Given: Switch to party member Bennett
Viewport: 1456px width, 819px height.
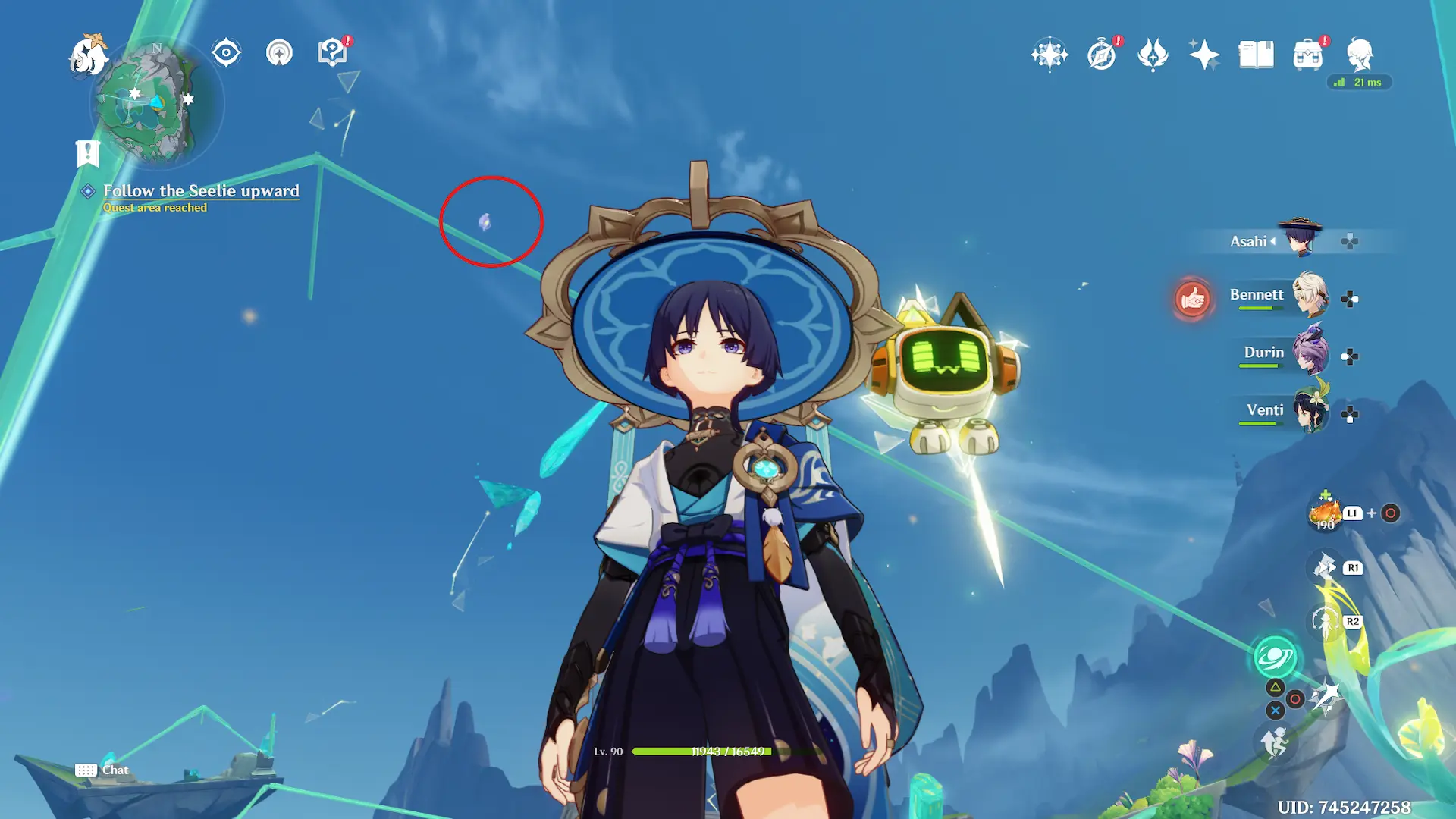Looking at the screenshot, I should click(1309, 296).
